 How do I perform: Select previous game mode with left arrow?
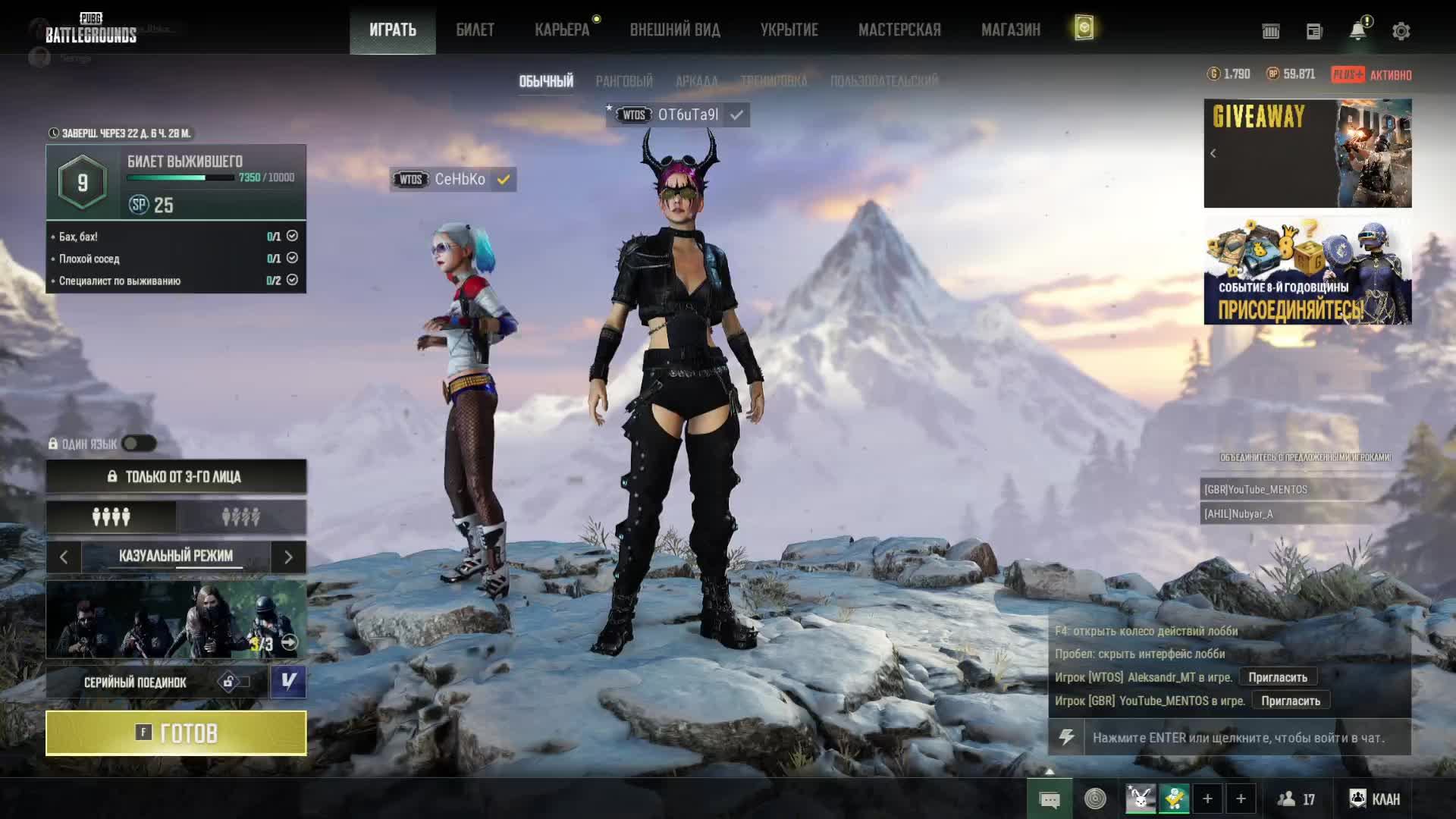tap(64, 557)
